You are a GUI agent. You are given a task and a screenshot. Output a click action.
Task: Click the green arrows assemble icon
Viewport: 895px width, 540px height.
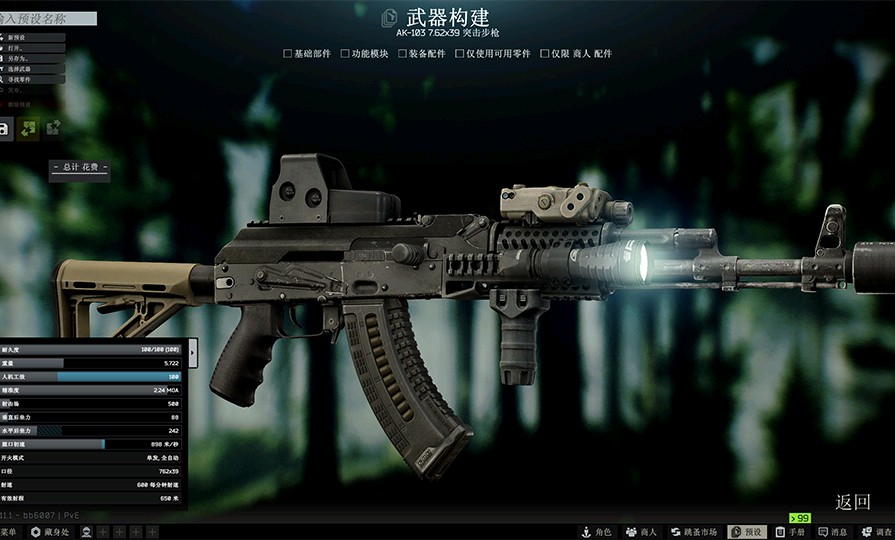tap(29, 129)
